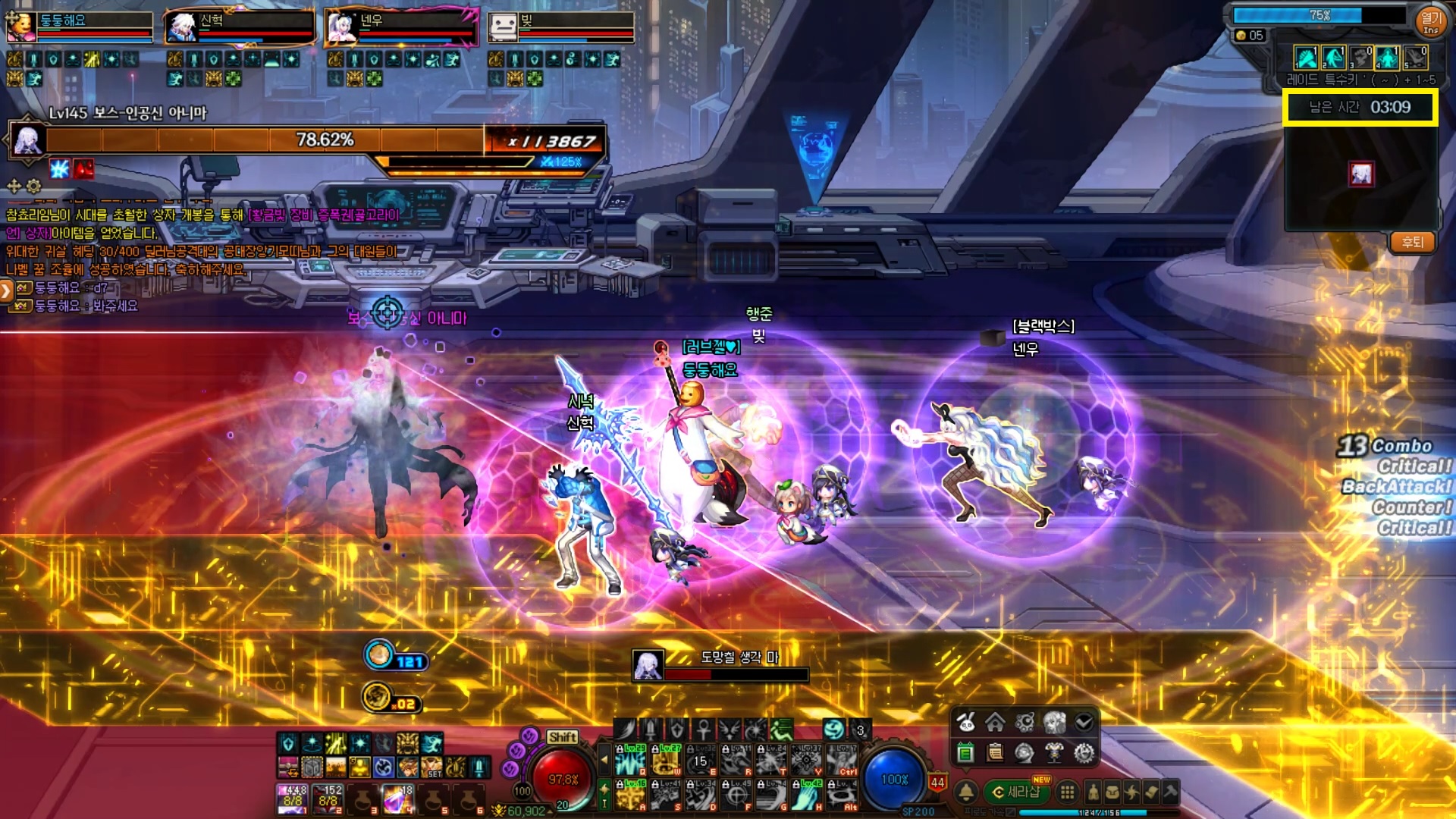Open the clipboard quest list icon

pos(995,752)
